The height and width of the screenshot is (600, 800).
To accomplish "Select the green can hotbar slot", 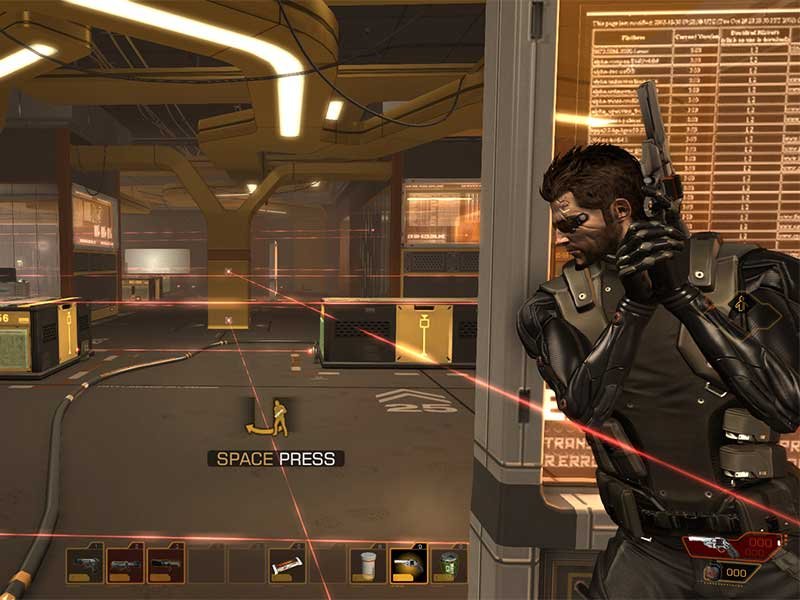I will pos(449,565).
